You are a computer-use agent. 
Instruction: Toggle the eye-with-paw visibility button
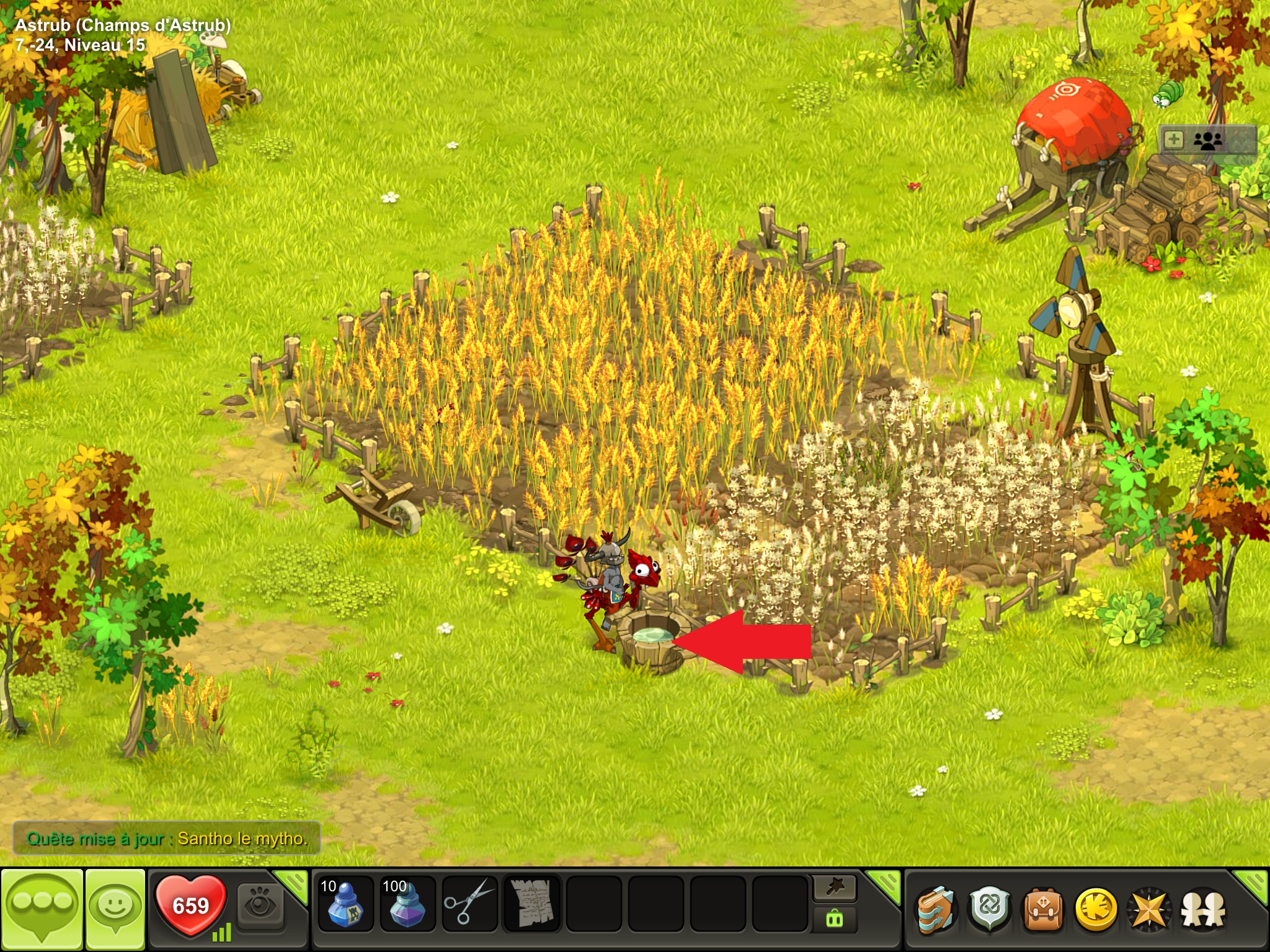[260, 906]
